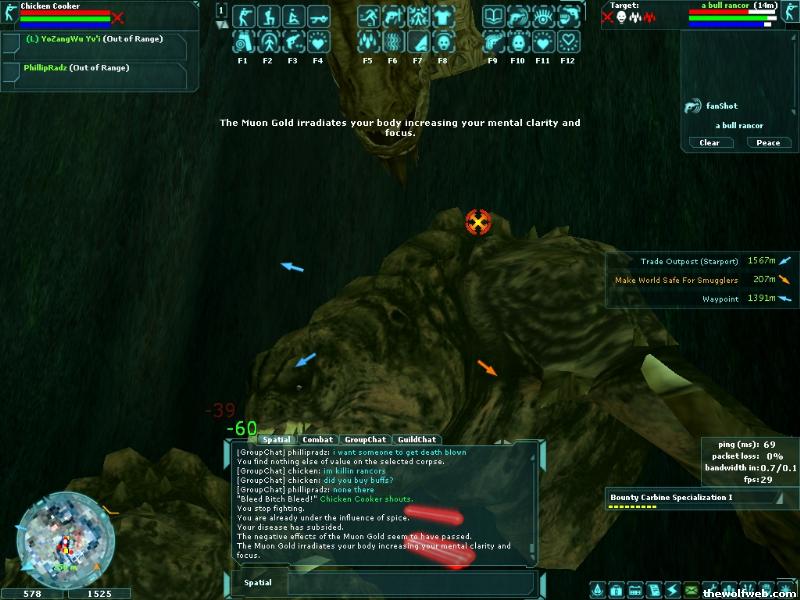Image resolution: width=800 pixels, height=600 pixels.
Task: Click the Peace button
Action: (768, 143)
